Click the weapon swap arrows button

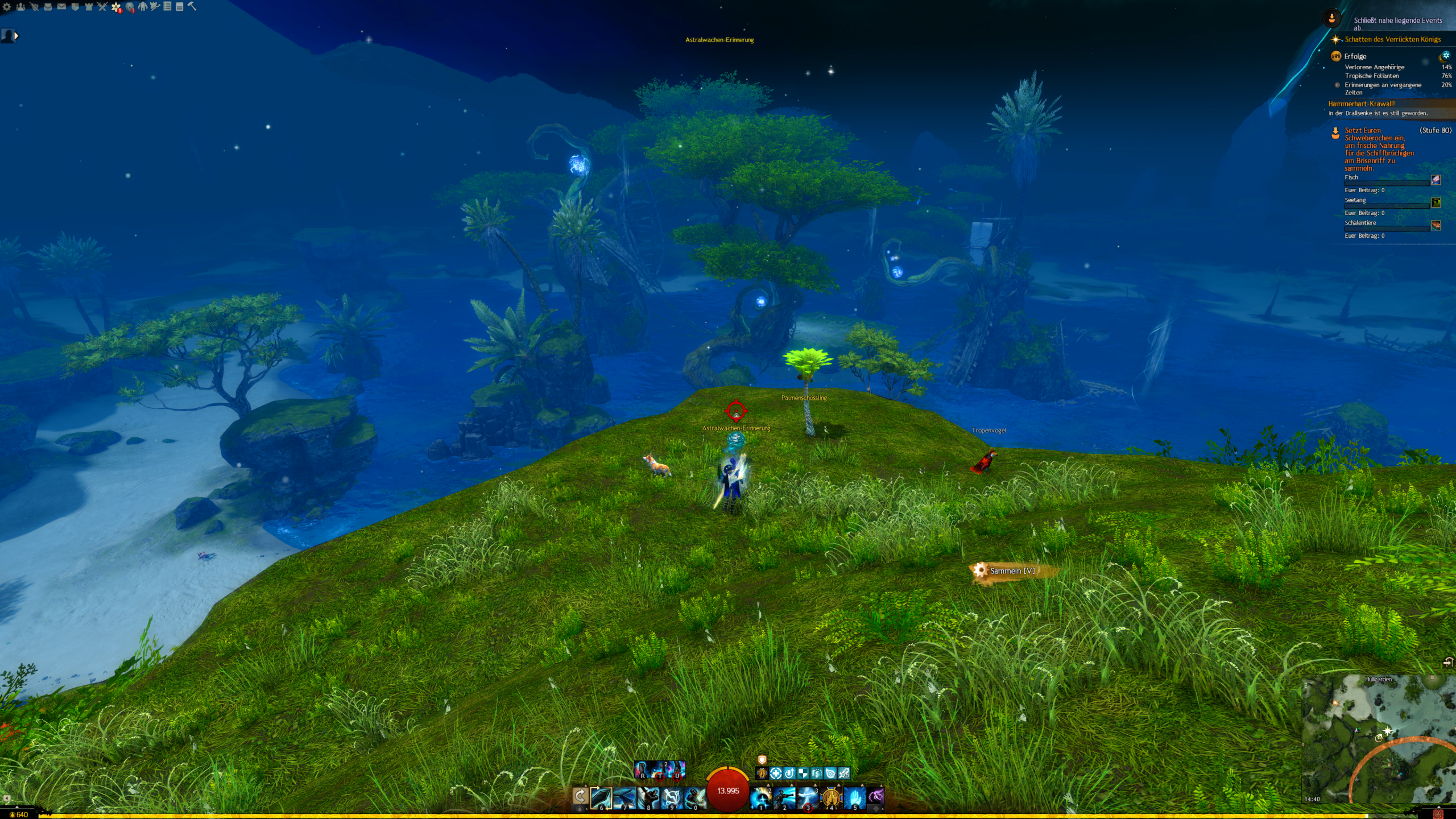point(580,796)
